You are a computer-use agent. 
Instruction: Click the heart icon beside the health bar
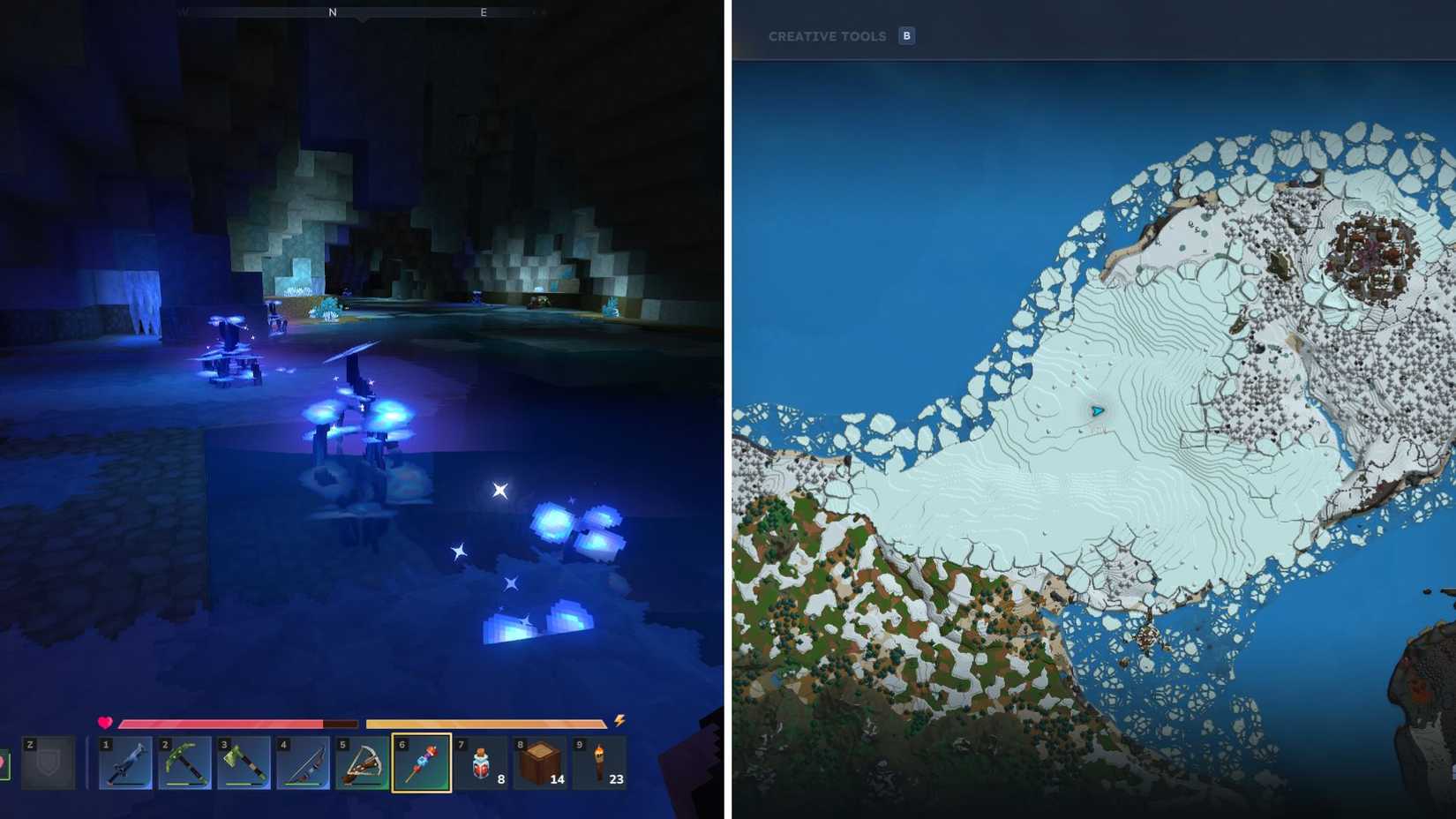[105, 722]
